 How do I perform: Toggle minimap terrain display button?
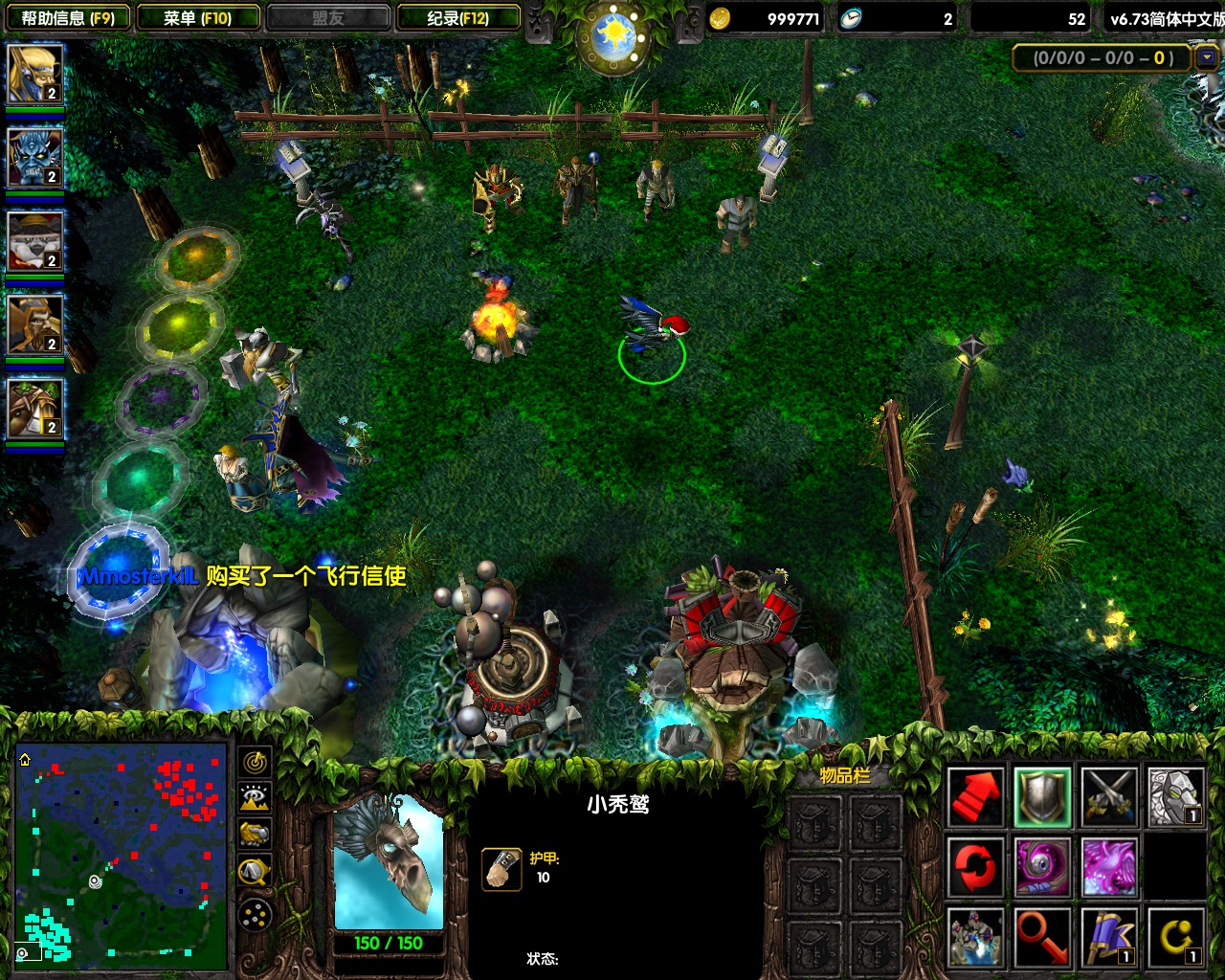pyautogui.click(x=255, y=798)
